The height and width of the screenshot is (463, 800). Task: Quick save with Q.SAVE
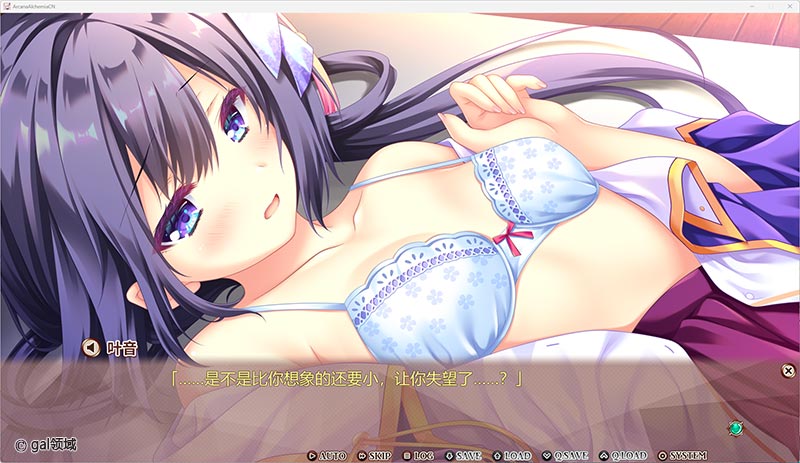click(x=565, y=456)
